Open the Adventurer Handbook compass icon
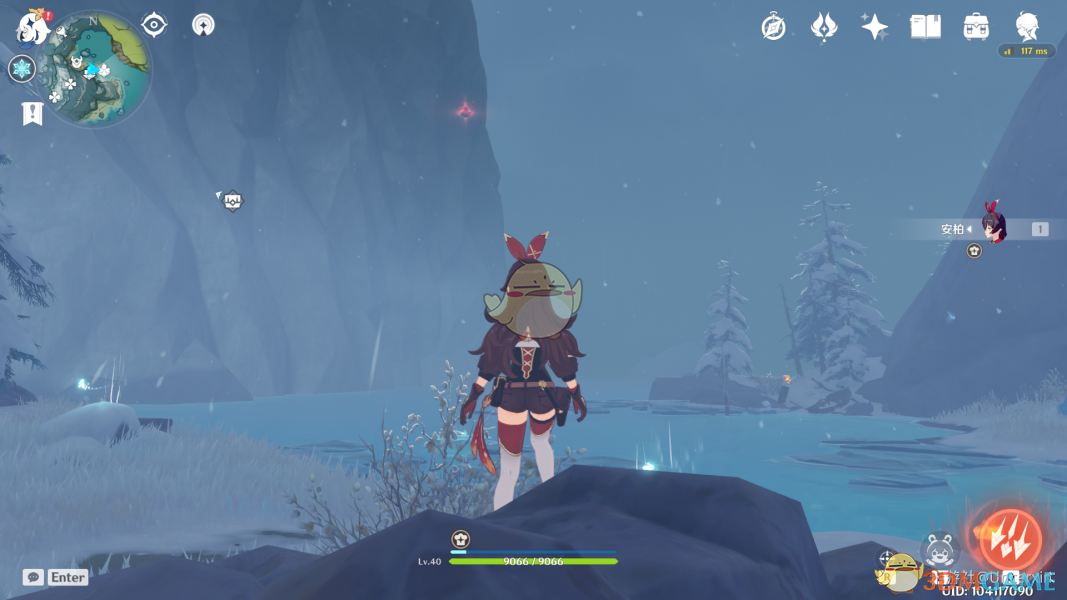The width and height of the screenshot is (1067, 600). click(773, 27)
